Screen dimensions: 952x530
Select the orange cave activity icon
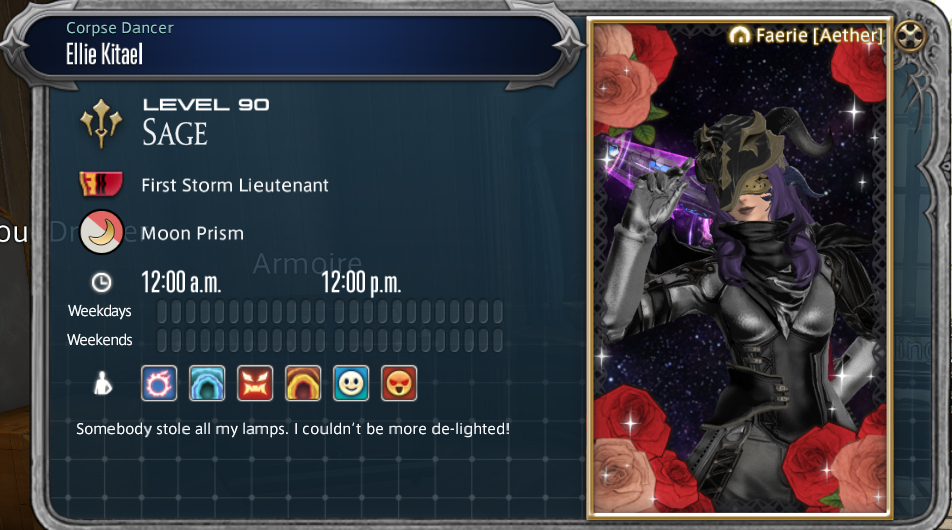pos(303,383)
